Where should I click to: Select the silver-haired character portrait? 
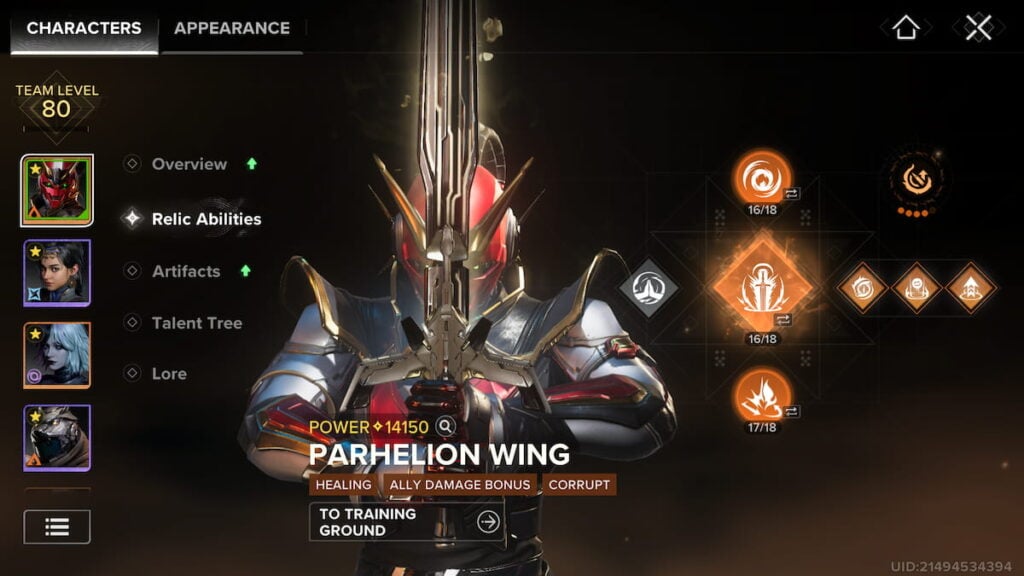click(57, 355)
